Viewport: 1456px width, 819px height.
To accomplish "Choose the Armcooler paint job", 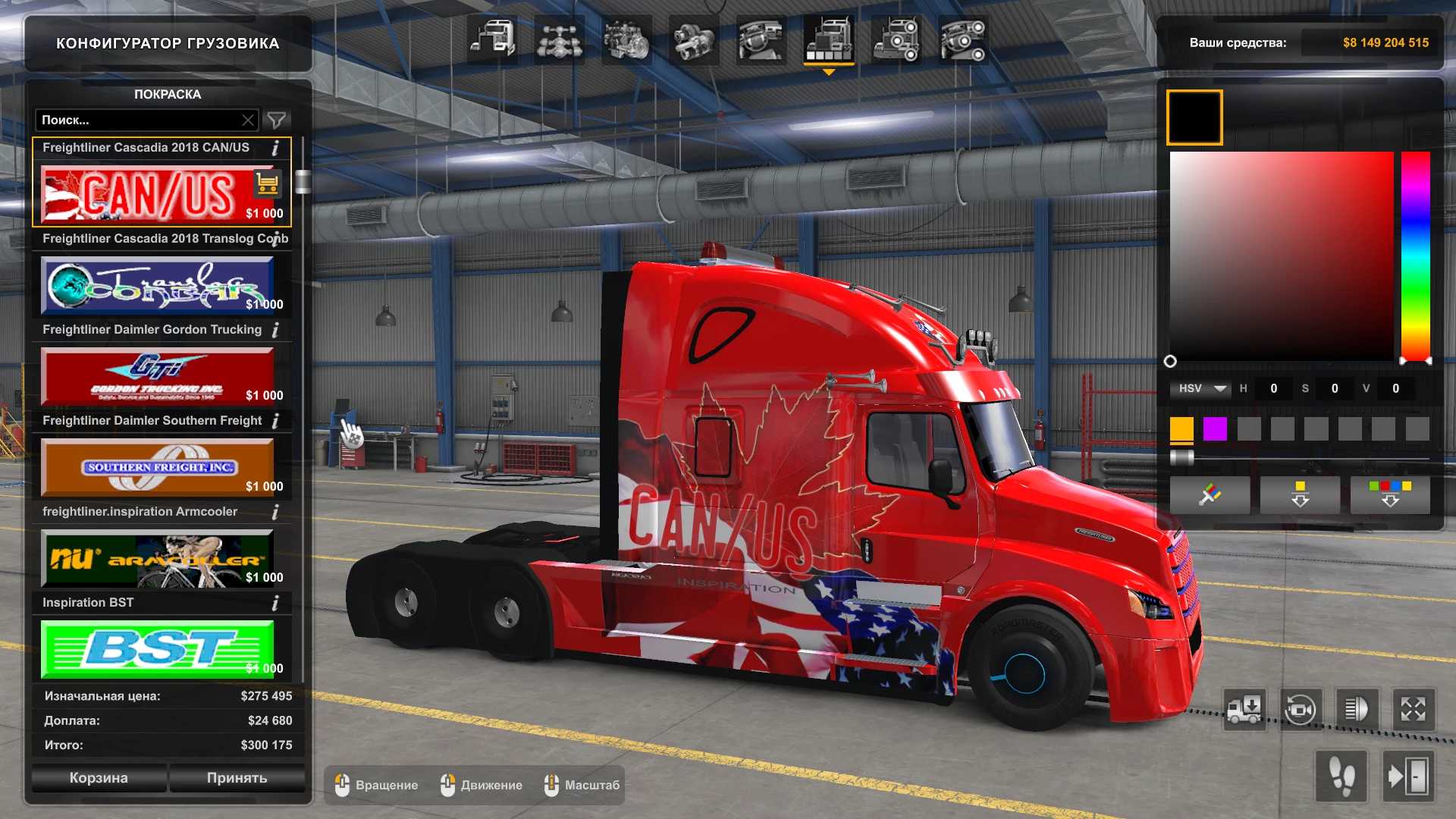I will (x=157, y=559).
